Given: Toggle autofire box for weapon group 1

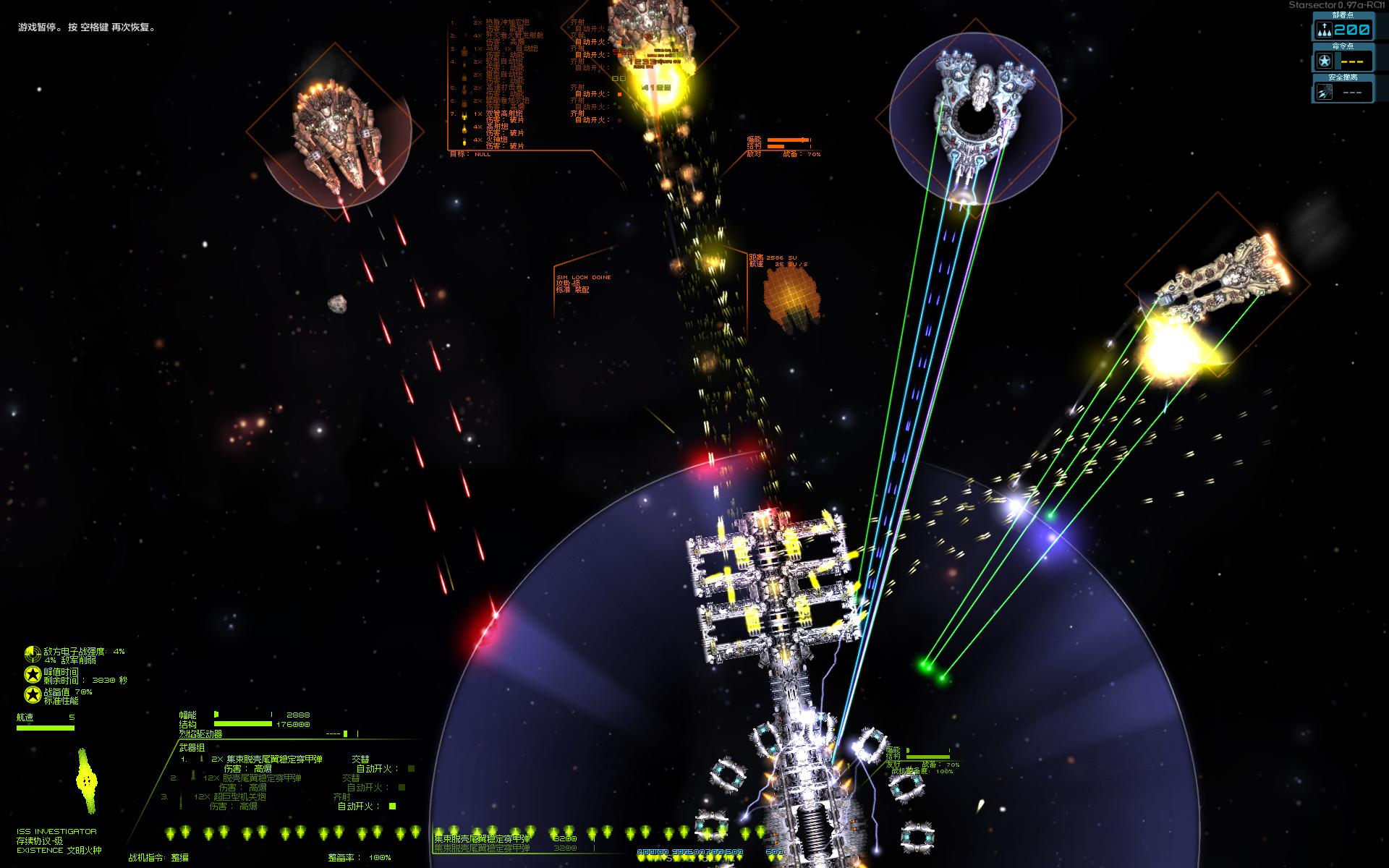Looking at the screenshot, I should 411,768.
